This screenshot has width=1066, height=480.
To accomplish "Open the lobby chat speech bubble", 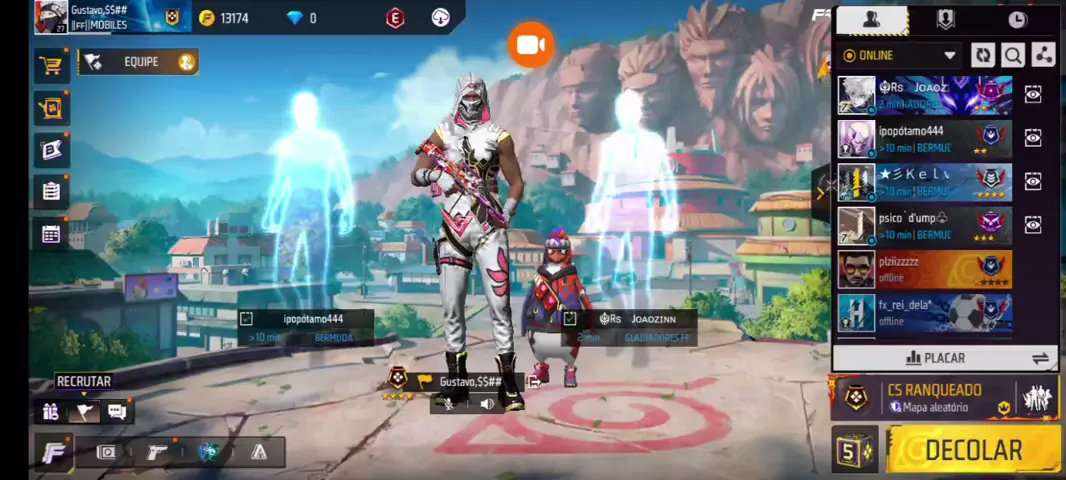I will pos(116,411).
